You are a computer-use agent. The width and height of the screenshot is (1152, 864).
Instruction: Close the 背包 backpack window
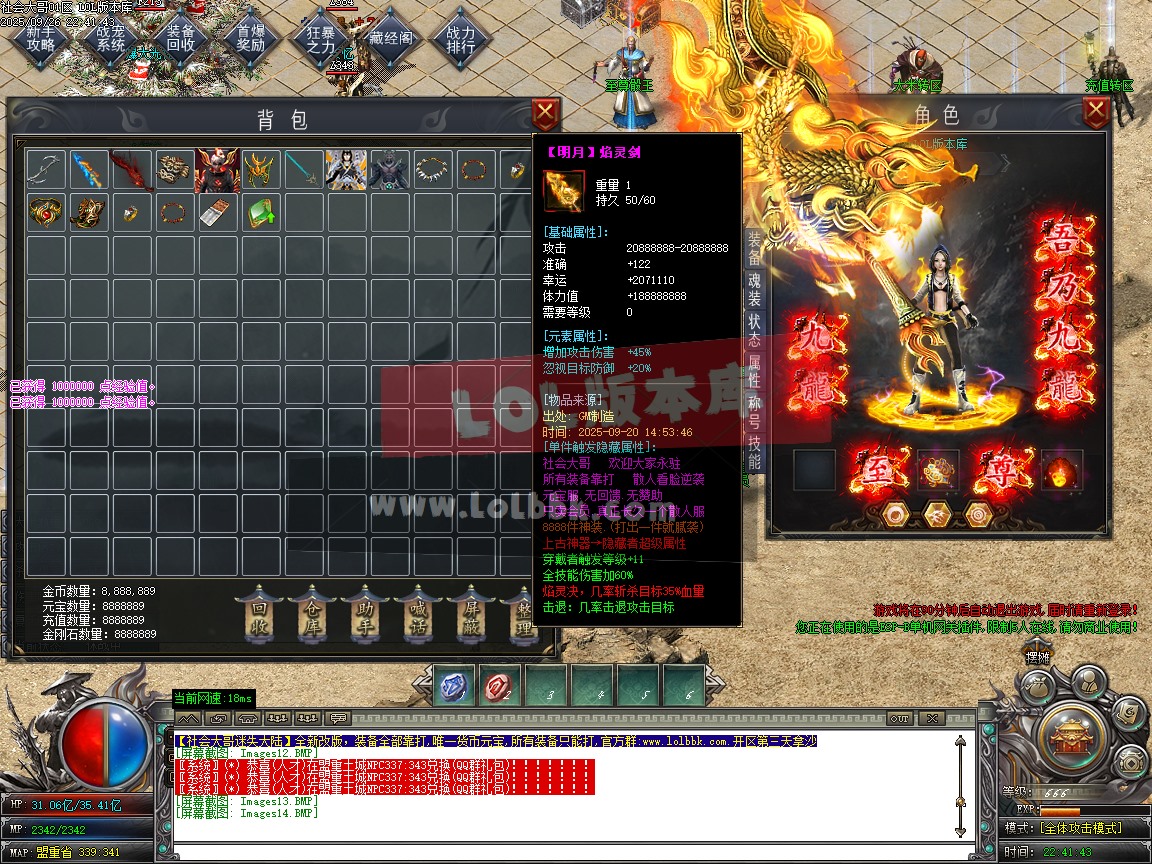(544, 113)
